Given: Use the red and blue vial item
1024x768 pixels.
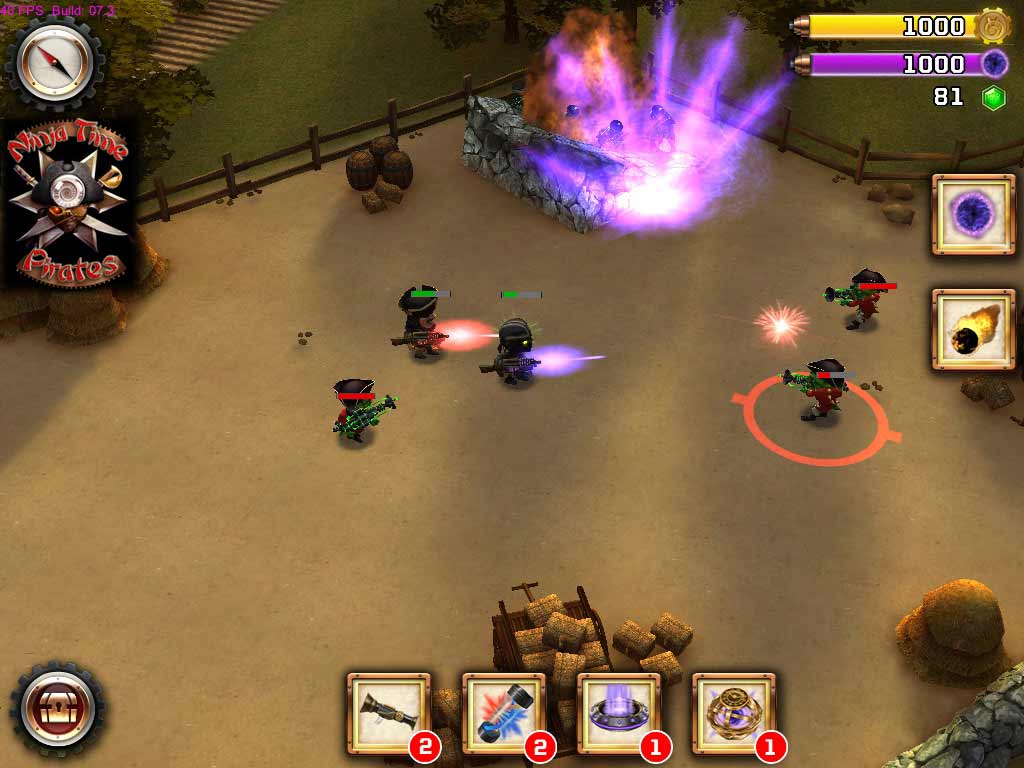Looking at the screenshot, I should tap(503, 712).
